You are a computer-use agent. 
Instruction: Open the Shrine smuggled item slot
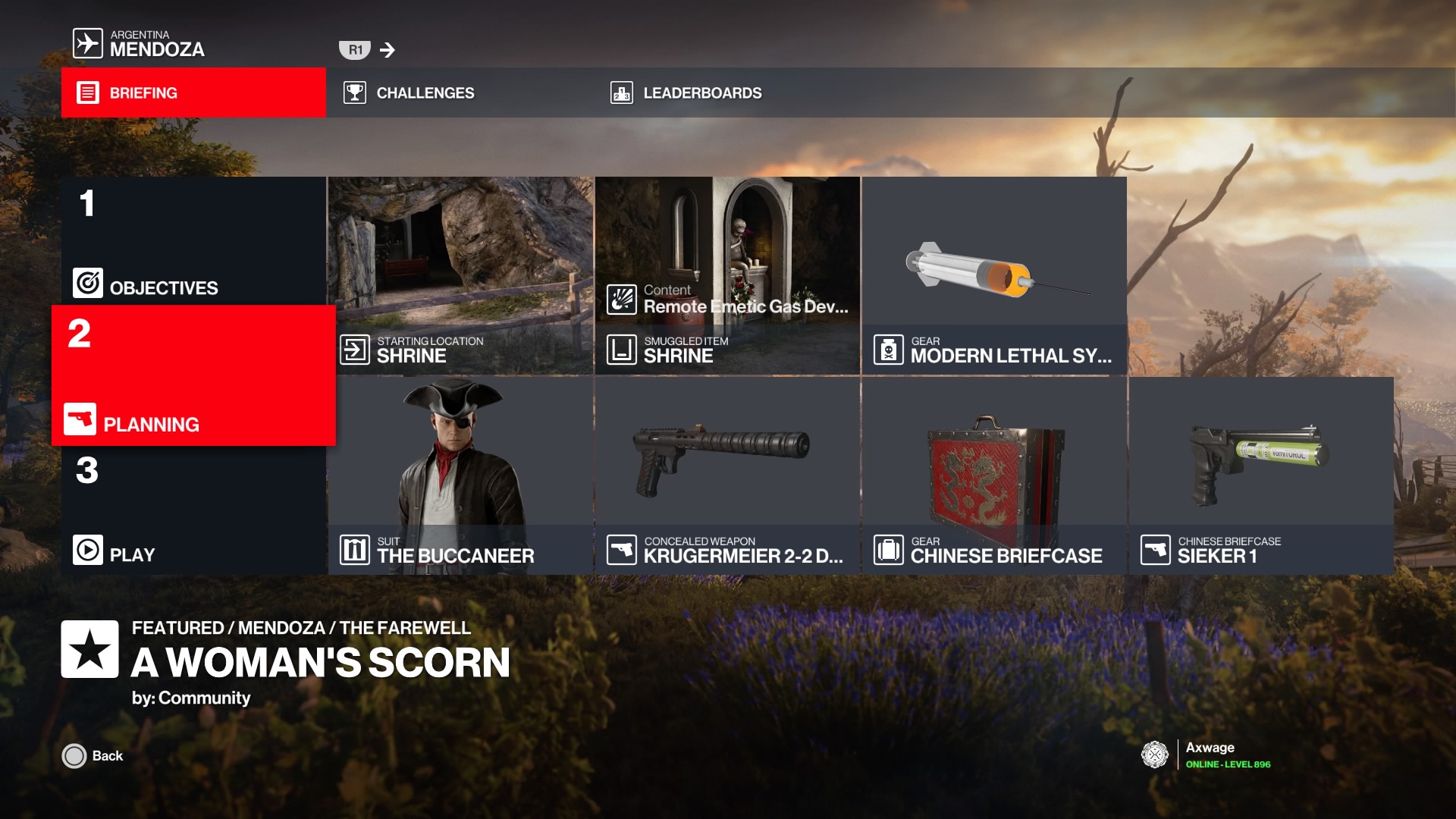(727, 275)
